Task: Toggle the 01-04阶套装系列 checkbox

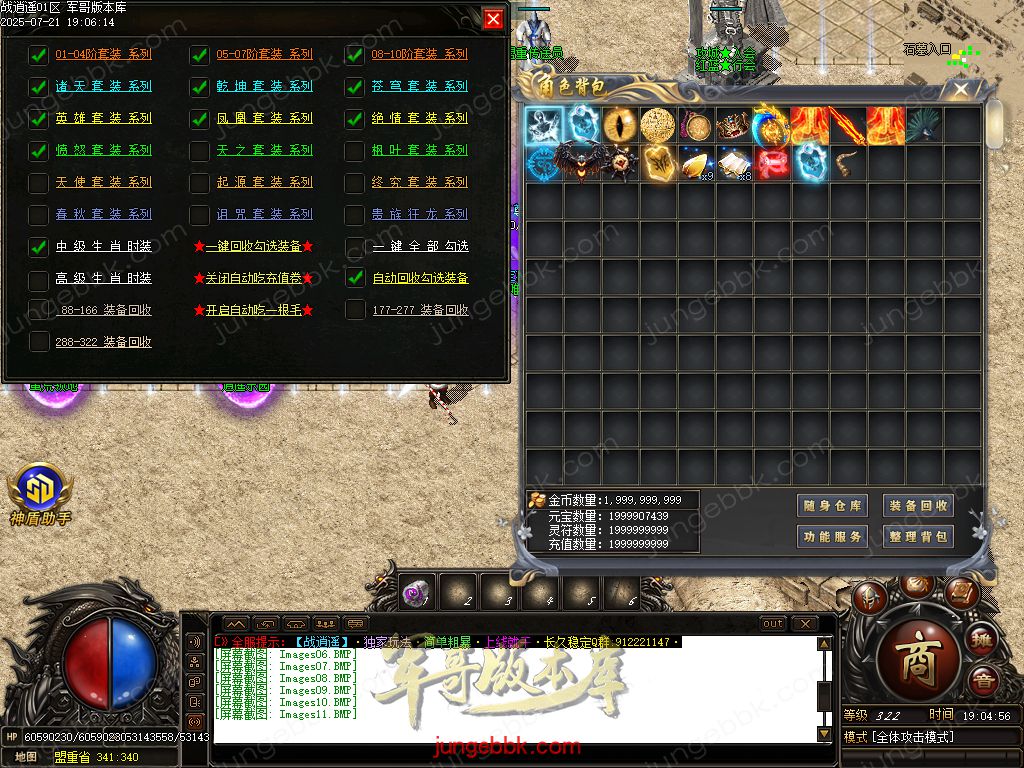Action: 39,55
